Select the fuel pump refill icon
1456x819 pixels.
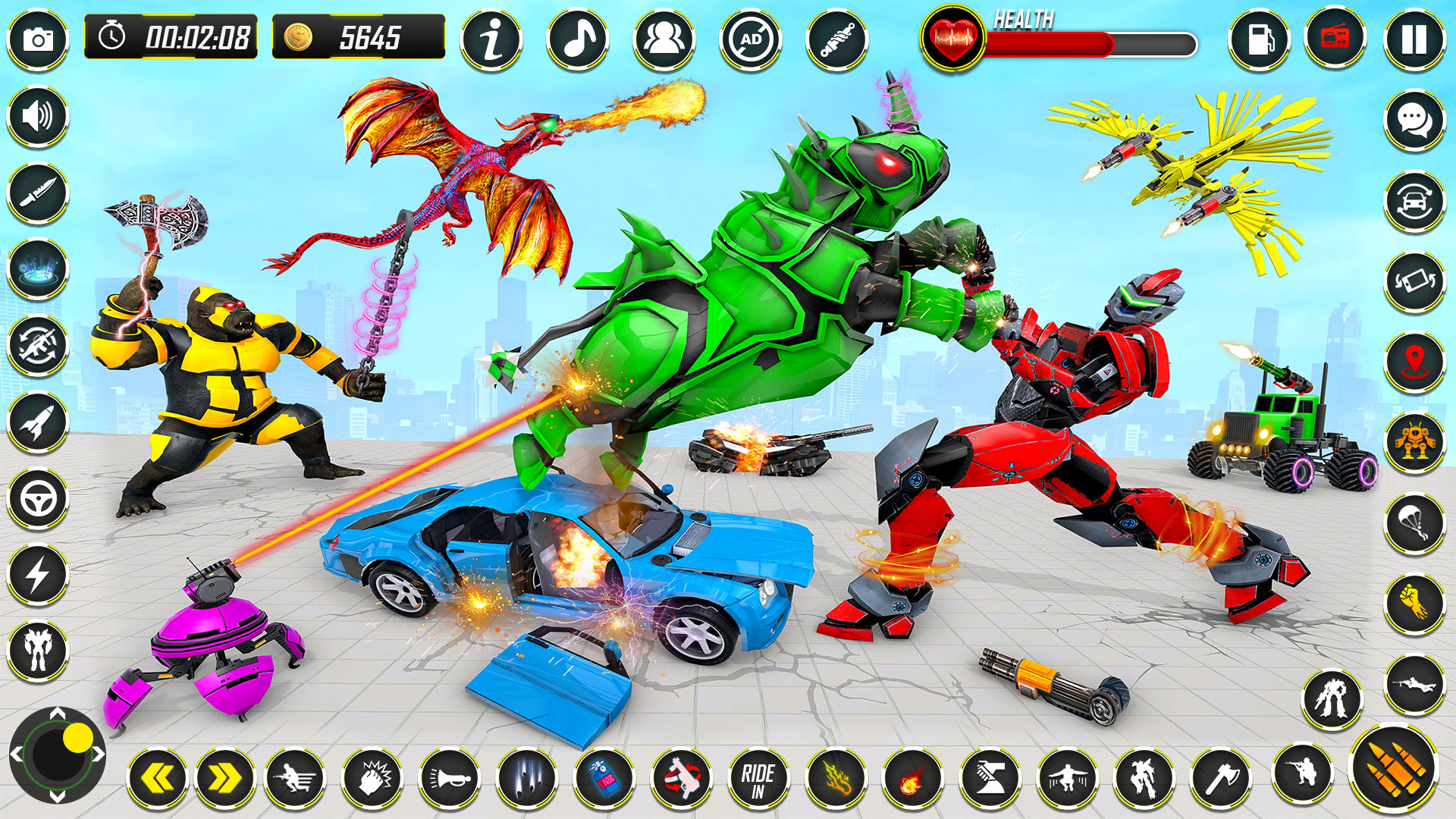coord(1260,38)
